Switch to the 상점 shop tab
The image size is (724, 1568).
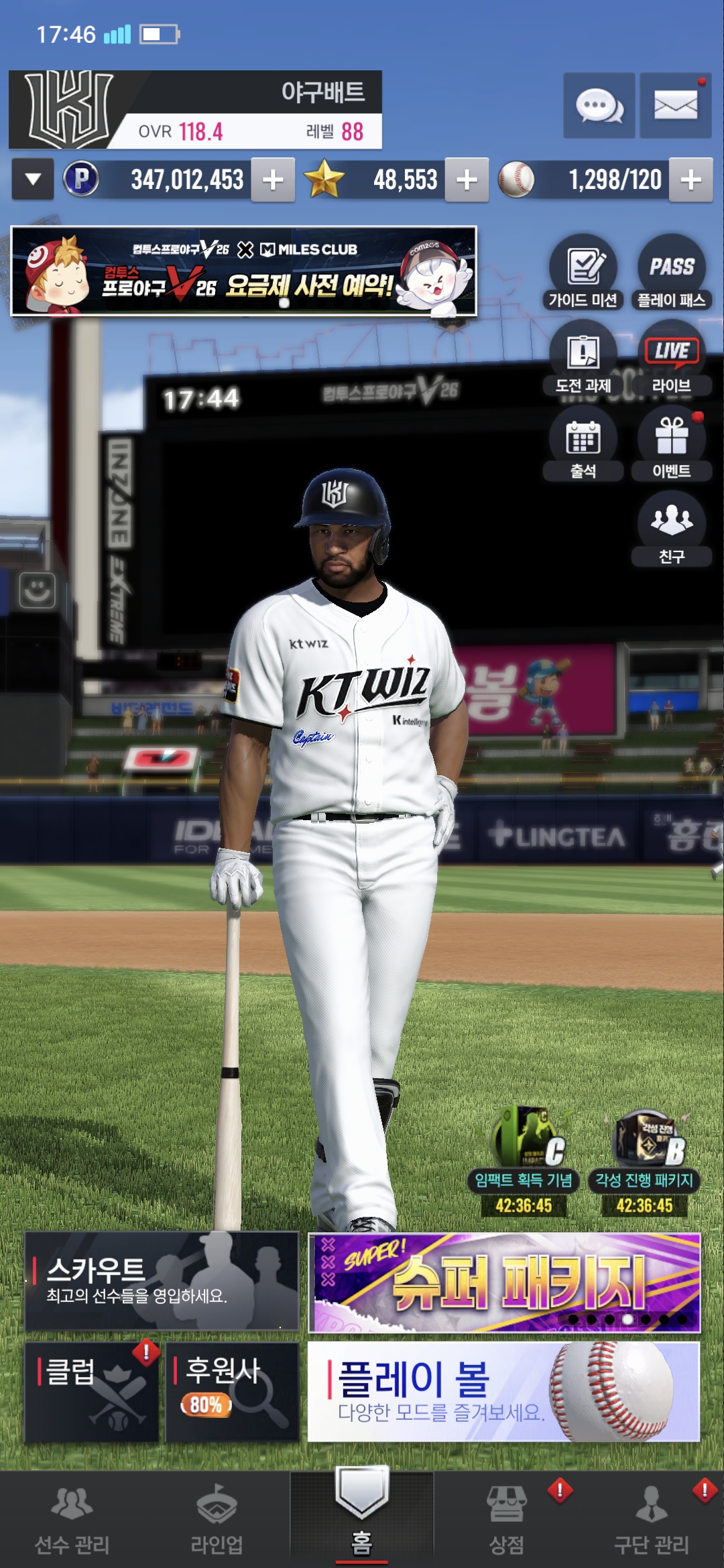507,1519
